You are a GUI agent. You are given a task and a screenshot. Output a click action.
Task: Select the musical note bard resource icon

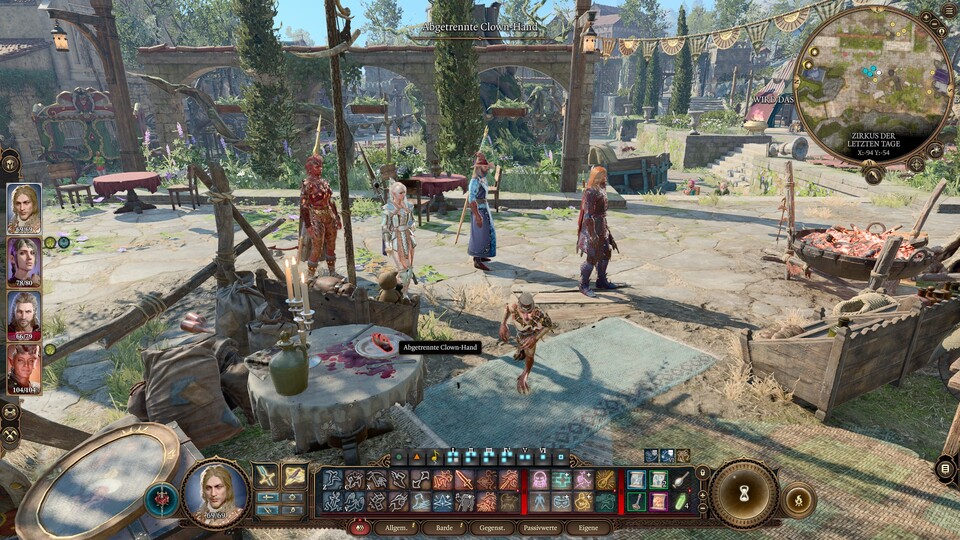[x=437, y=457]
